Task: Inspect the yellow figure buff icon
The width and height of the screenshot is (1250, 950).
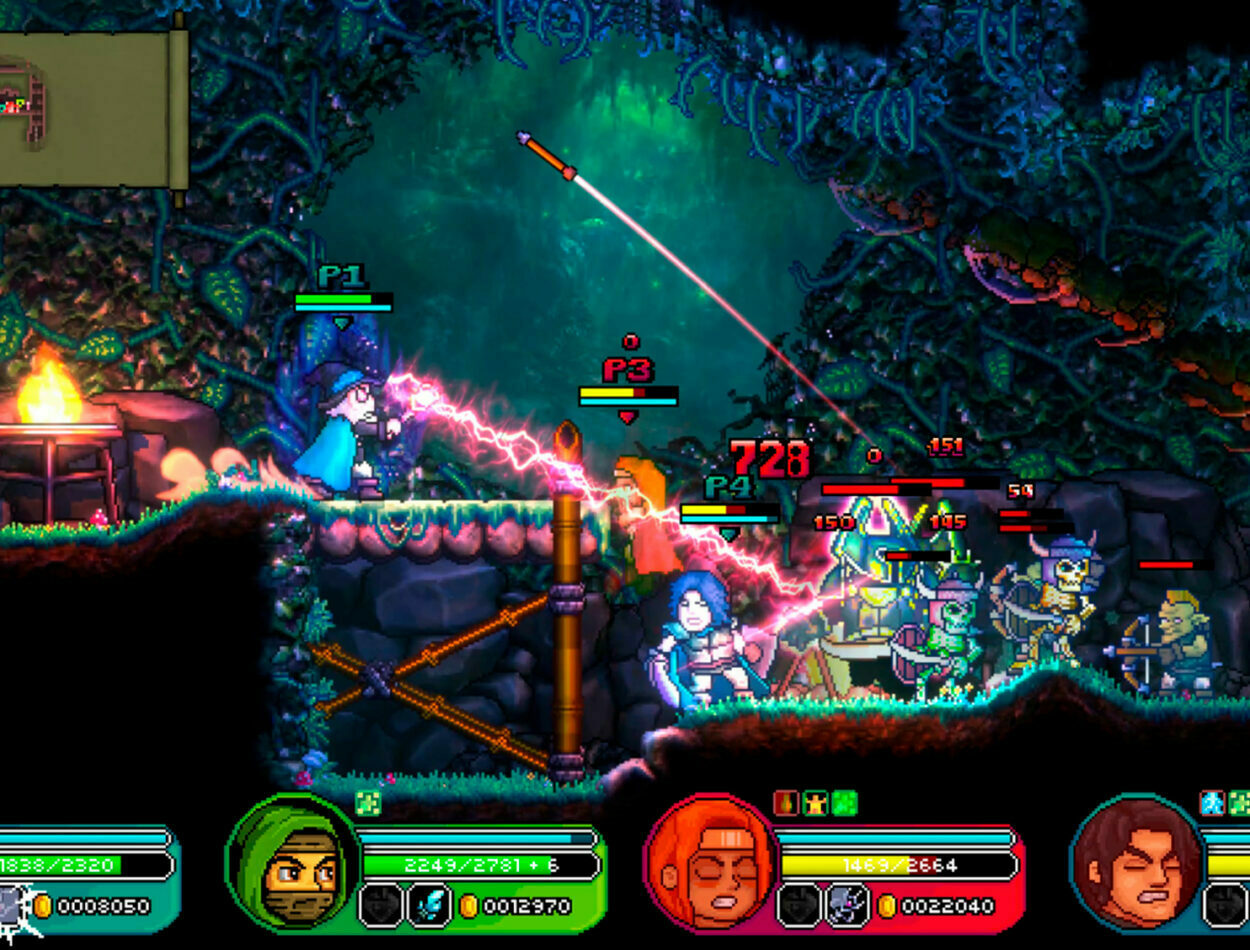Action: [815, 803]
